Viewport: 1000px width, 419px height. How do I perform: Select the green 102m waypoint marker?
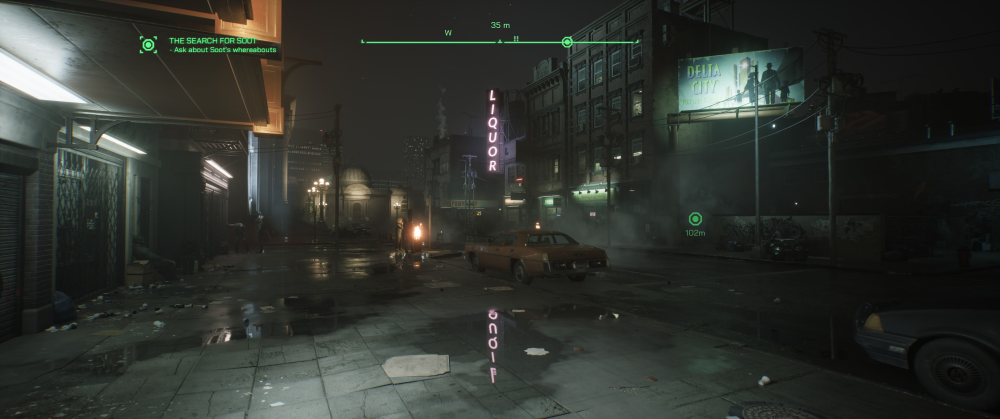pyautogui.click(x=695, y=219)
